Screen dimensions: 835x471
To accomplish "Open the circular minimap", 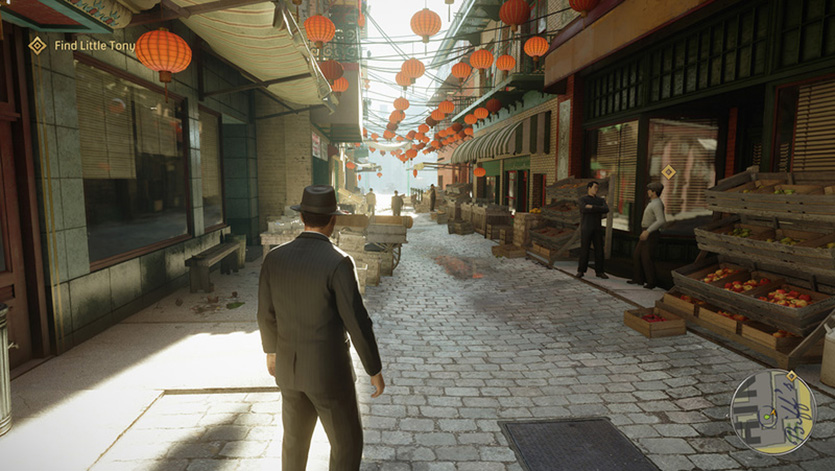I will (x=772, y=412).
